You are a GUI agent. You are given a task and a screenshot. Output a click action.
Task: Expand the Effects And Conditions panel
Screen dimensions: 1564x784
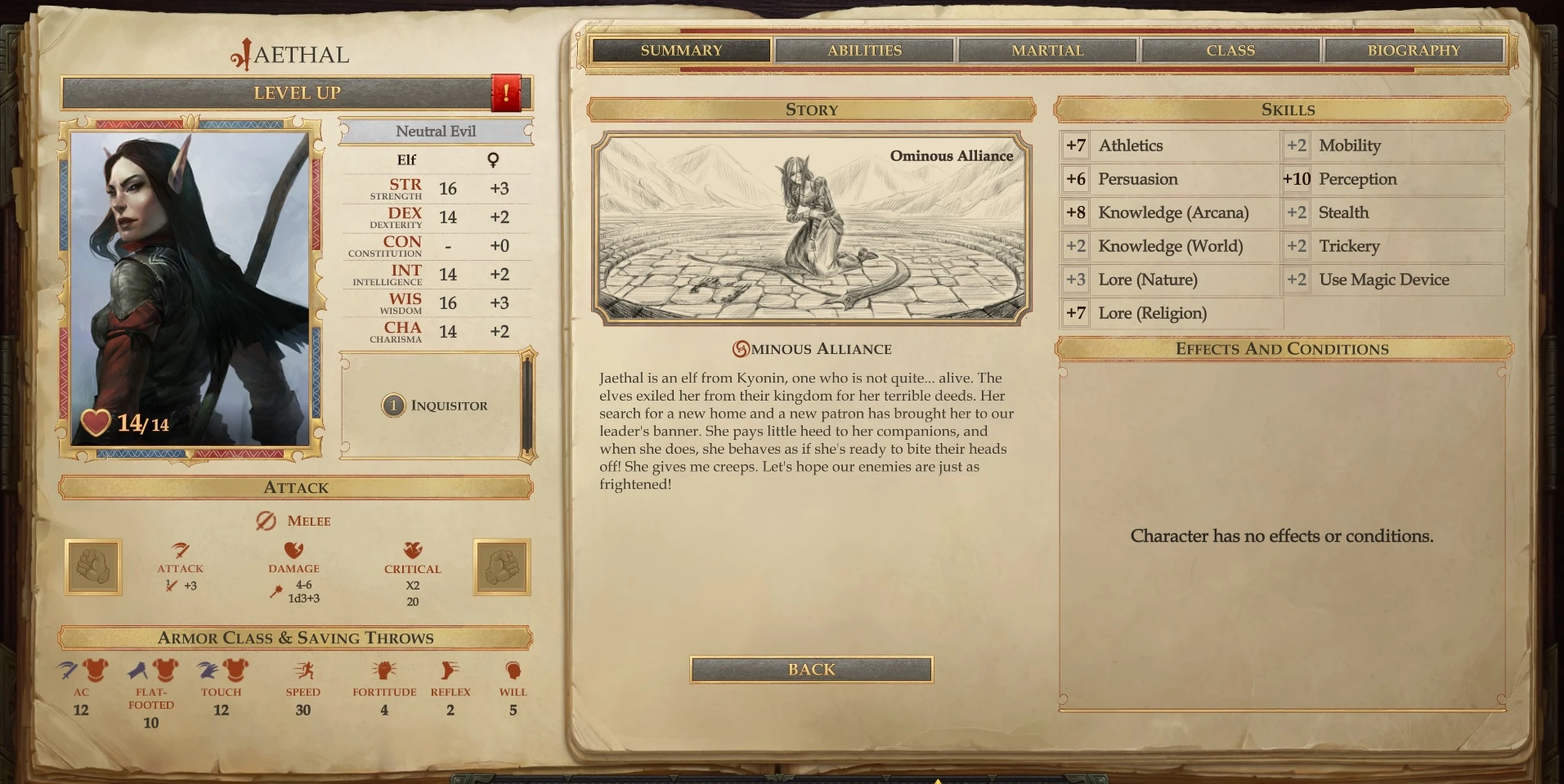pos(1281,349)
